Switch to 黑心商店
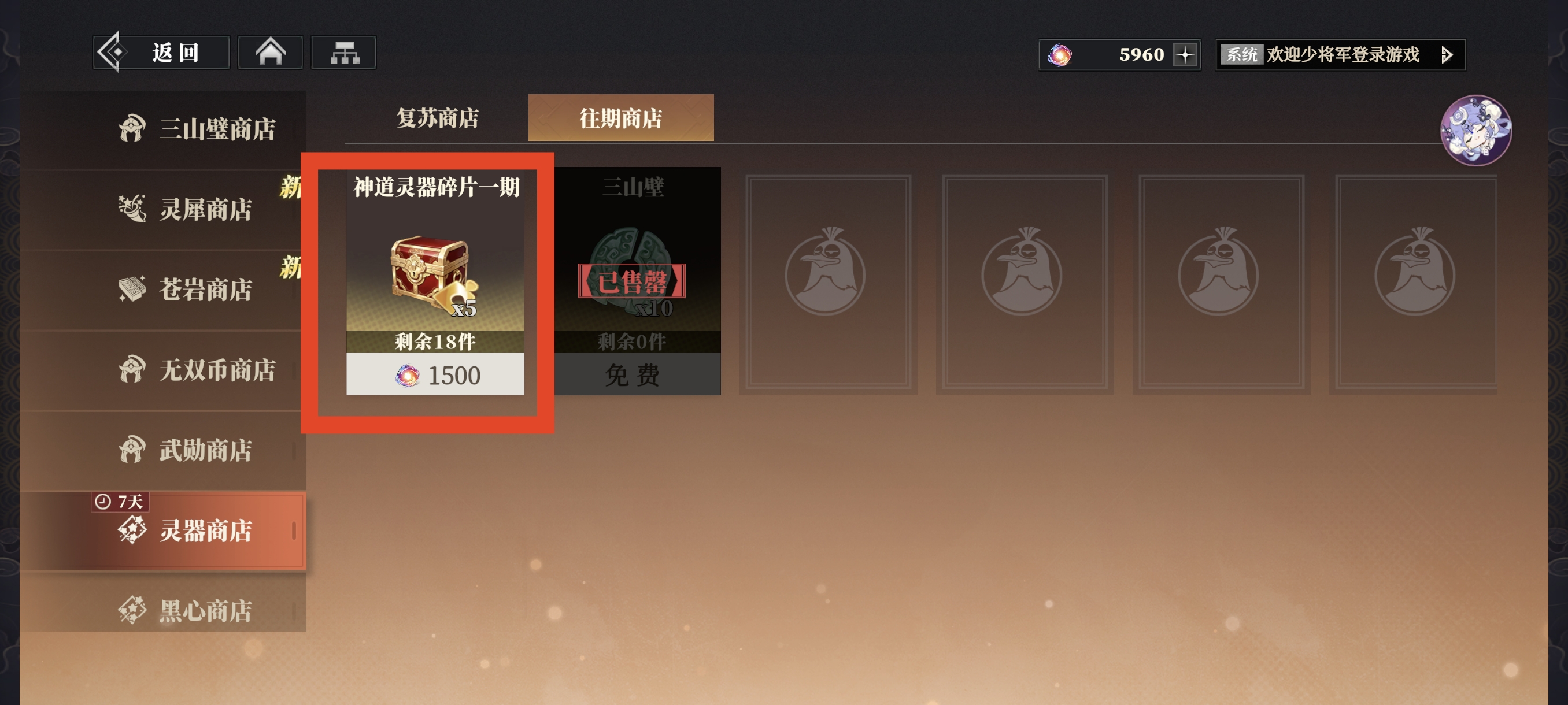This screenshot has height=705, width=1568. click(x=186, y=610)
